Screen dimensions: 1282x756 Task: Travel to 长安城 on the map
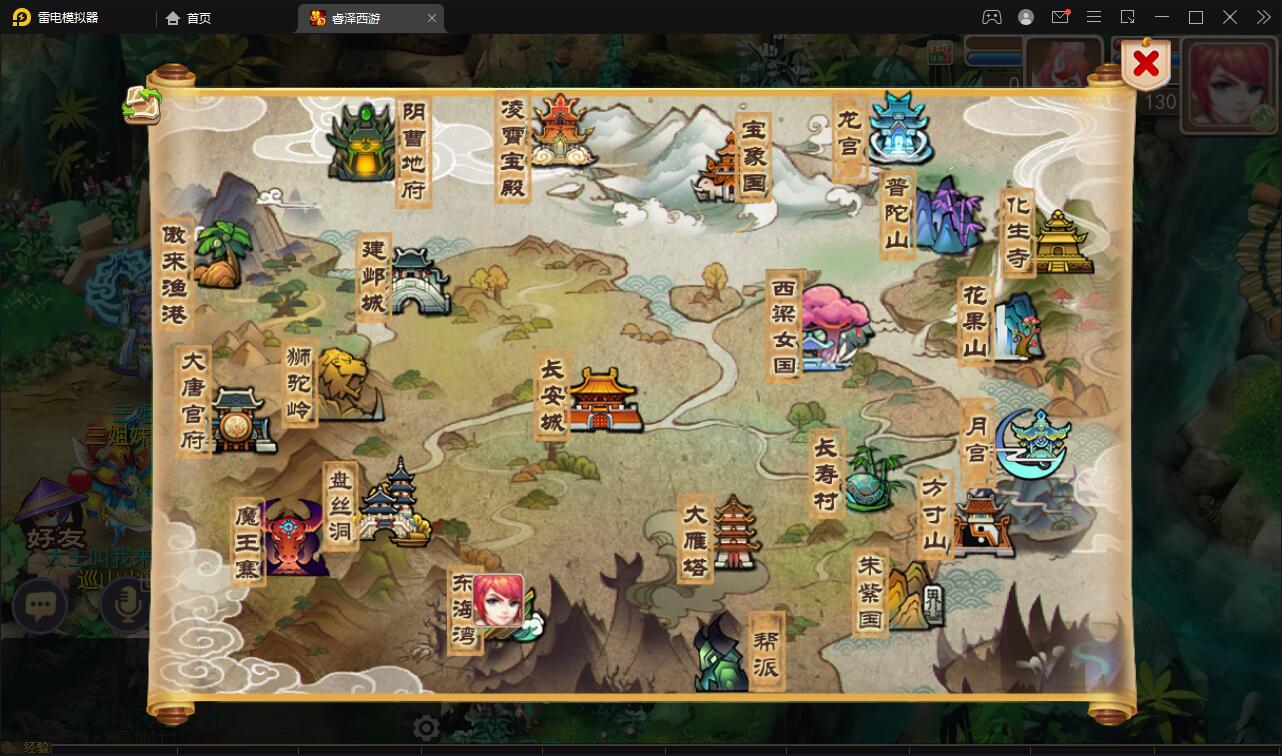(x=603, y=400)
